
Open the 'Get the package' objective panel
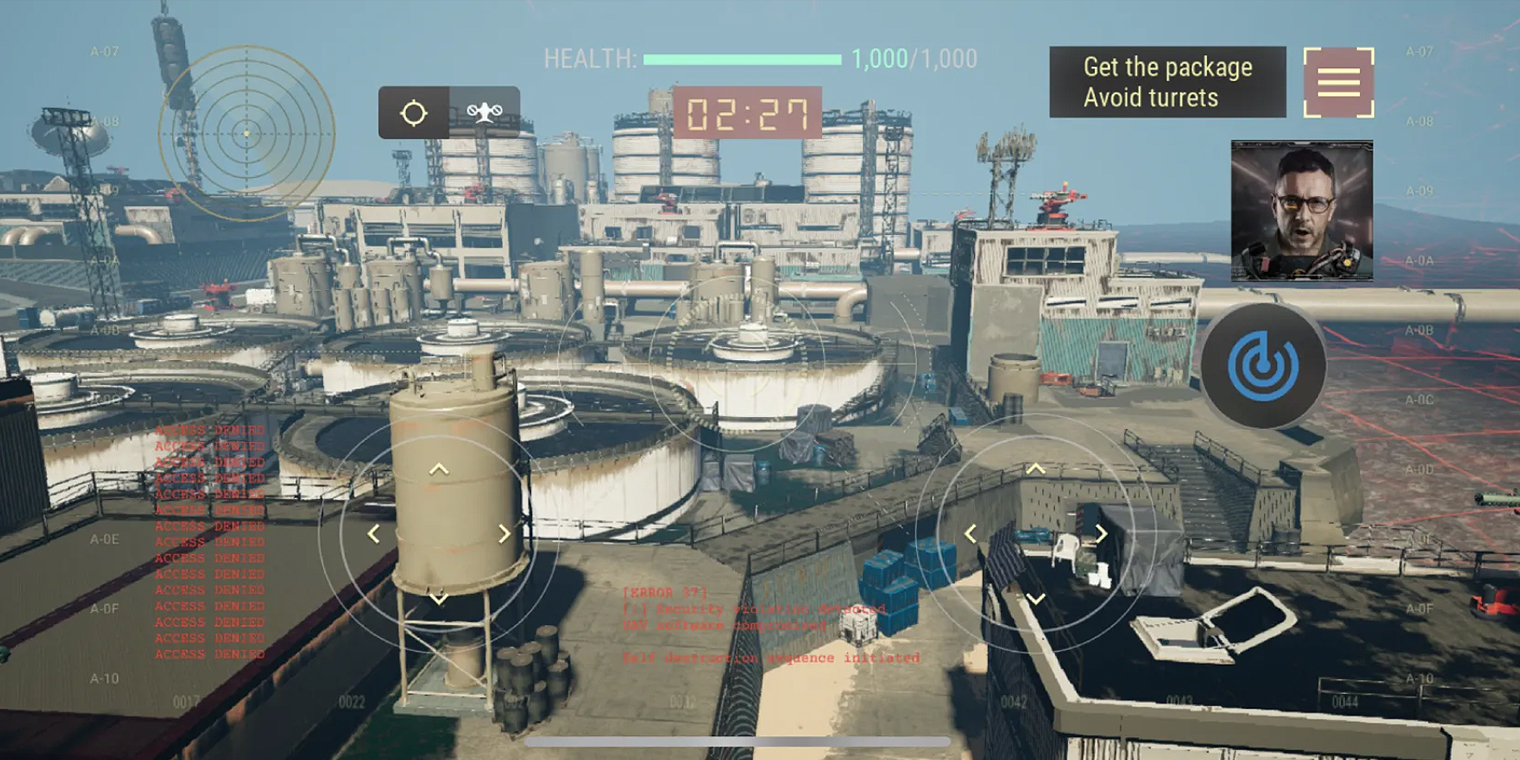point(1167,82)
